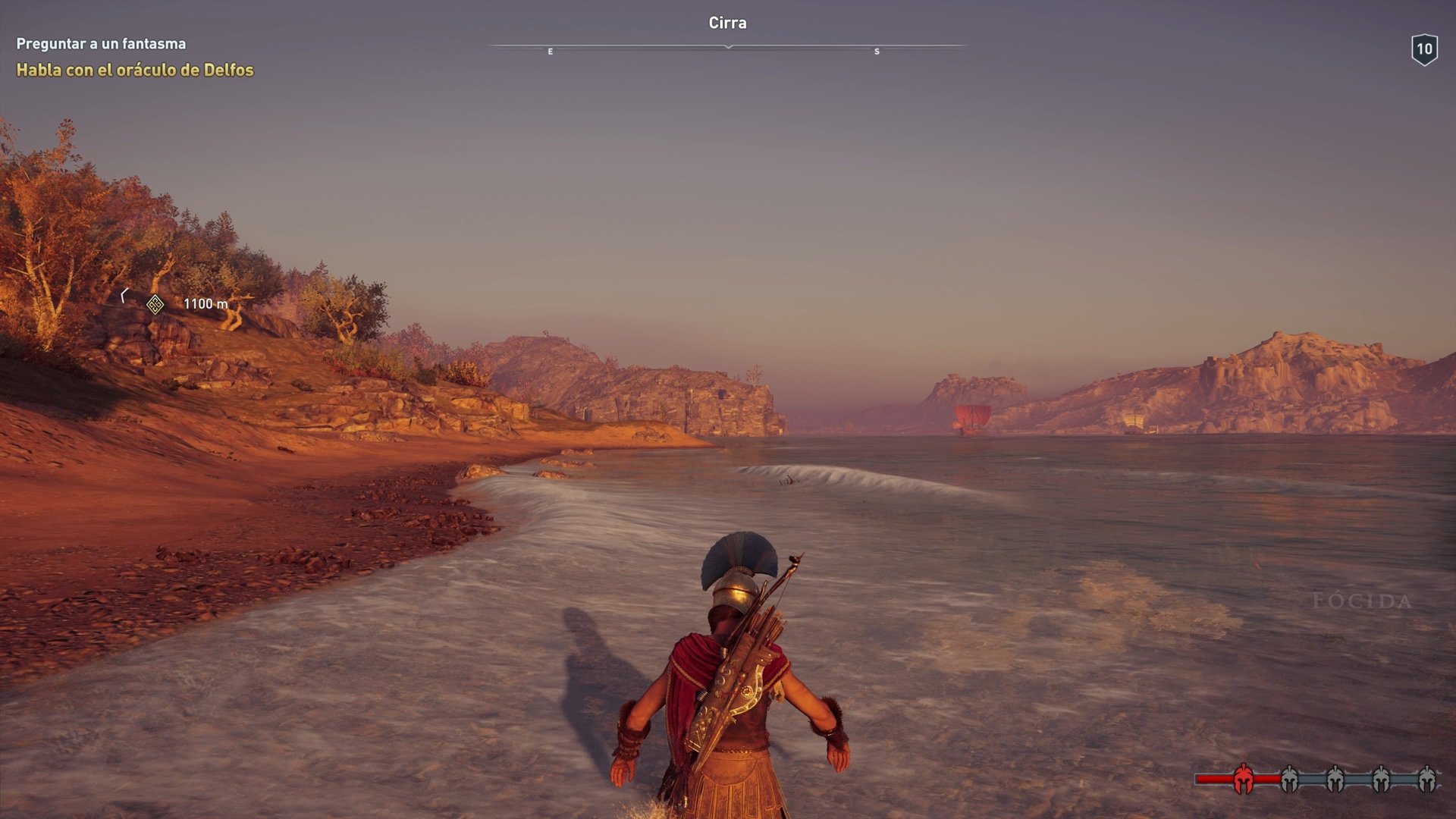Toggle the compass center pointer under Cirra
This screenshot has width=1456, height=819.
pyautogui.click(x=727, y=47)
